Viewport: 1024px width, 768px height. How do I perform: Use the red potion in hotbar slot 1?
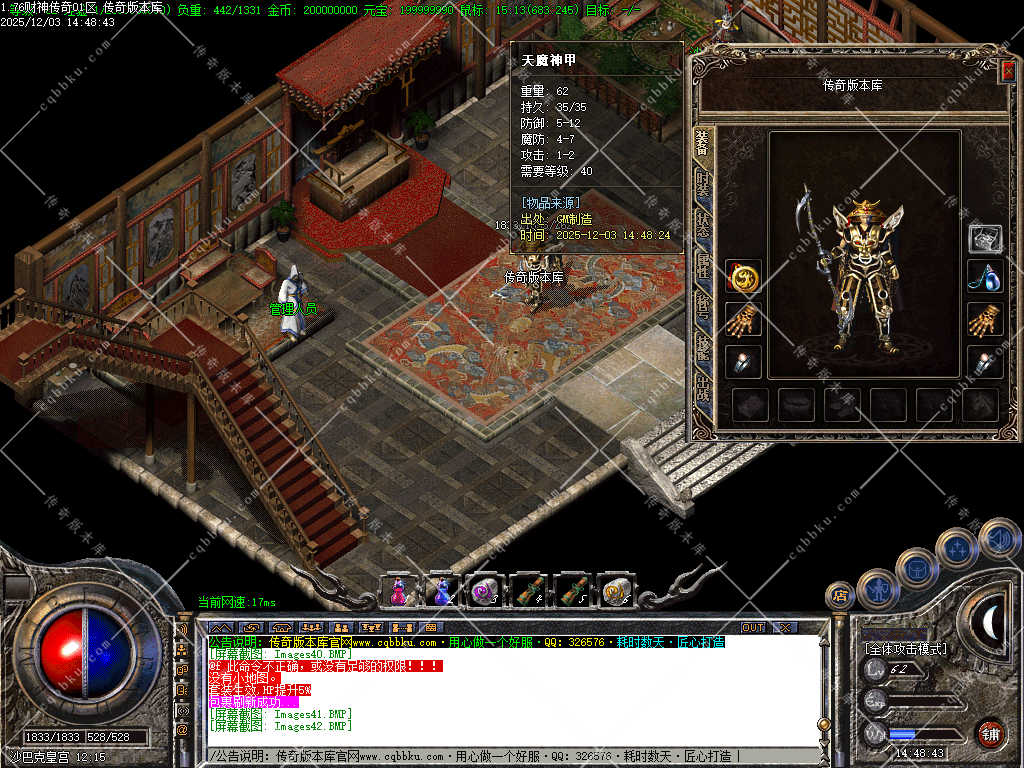pyautogui.click(x=398, y=591)
